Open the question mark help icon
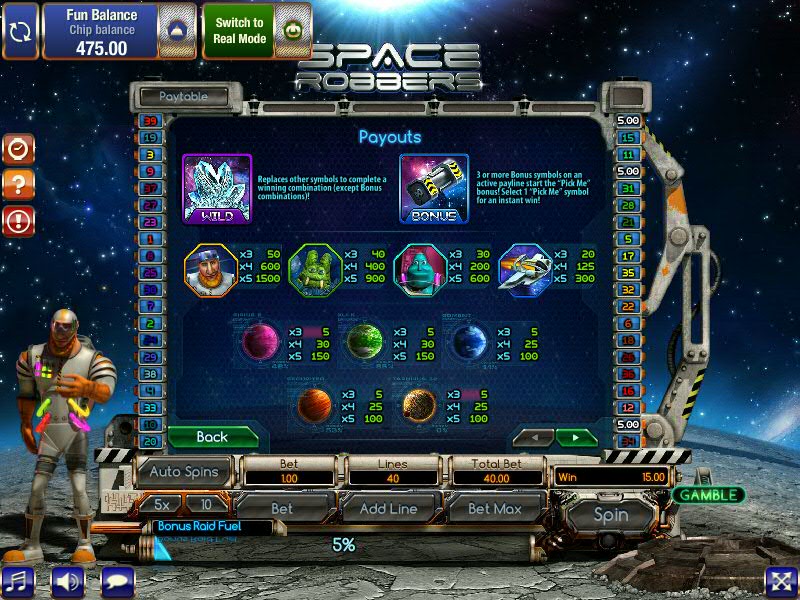The height and width of the screenshot is (600, 800). click(x=18, y=185)
